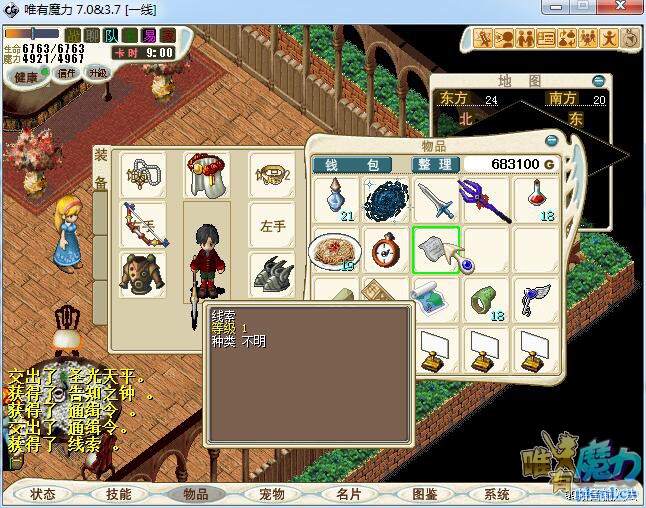This screenshot has width=646, height=508.
Task: Collapse the 地图 map panel
Action: click(598, 80)
